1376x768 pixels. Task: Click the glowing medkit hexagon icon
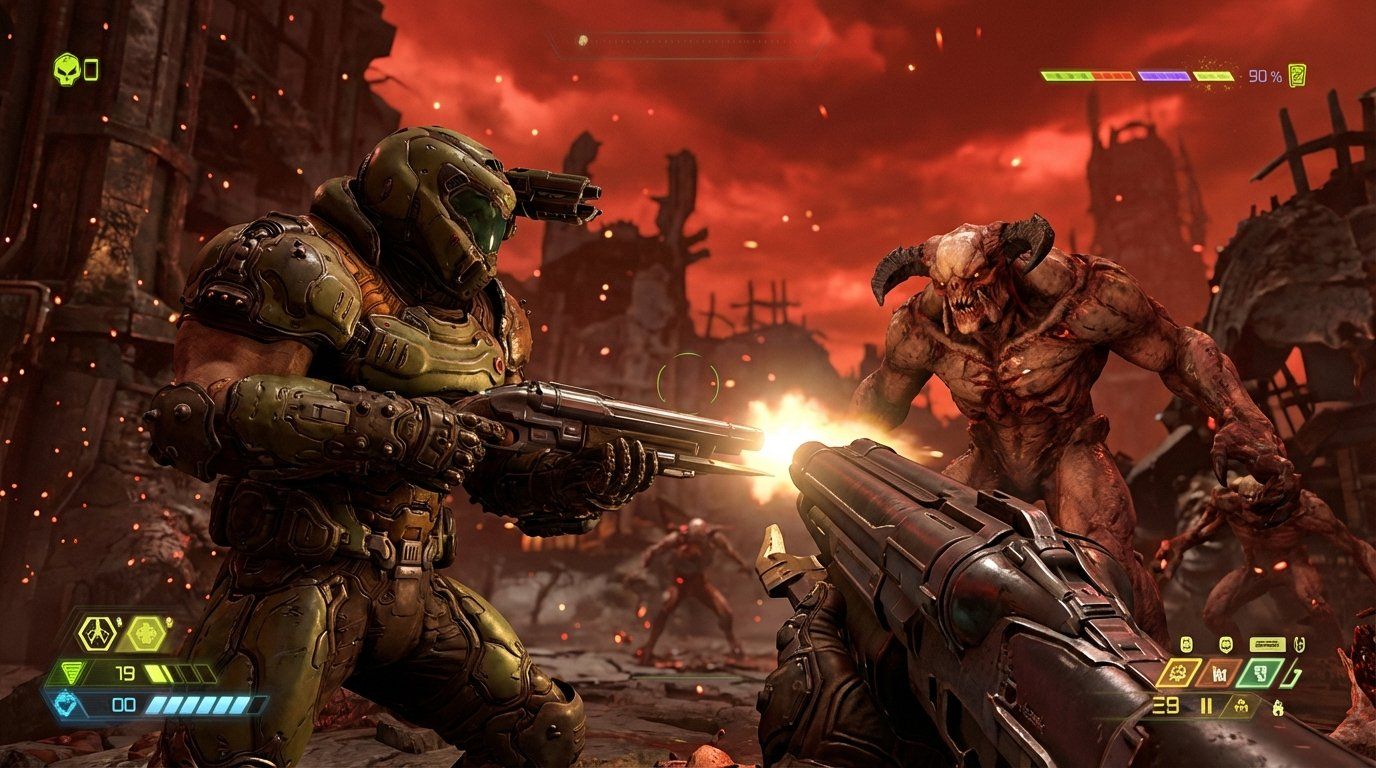[x=144, y=633]
